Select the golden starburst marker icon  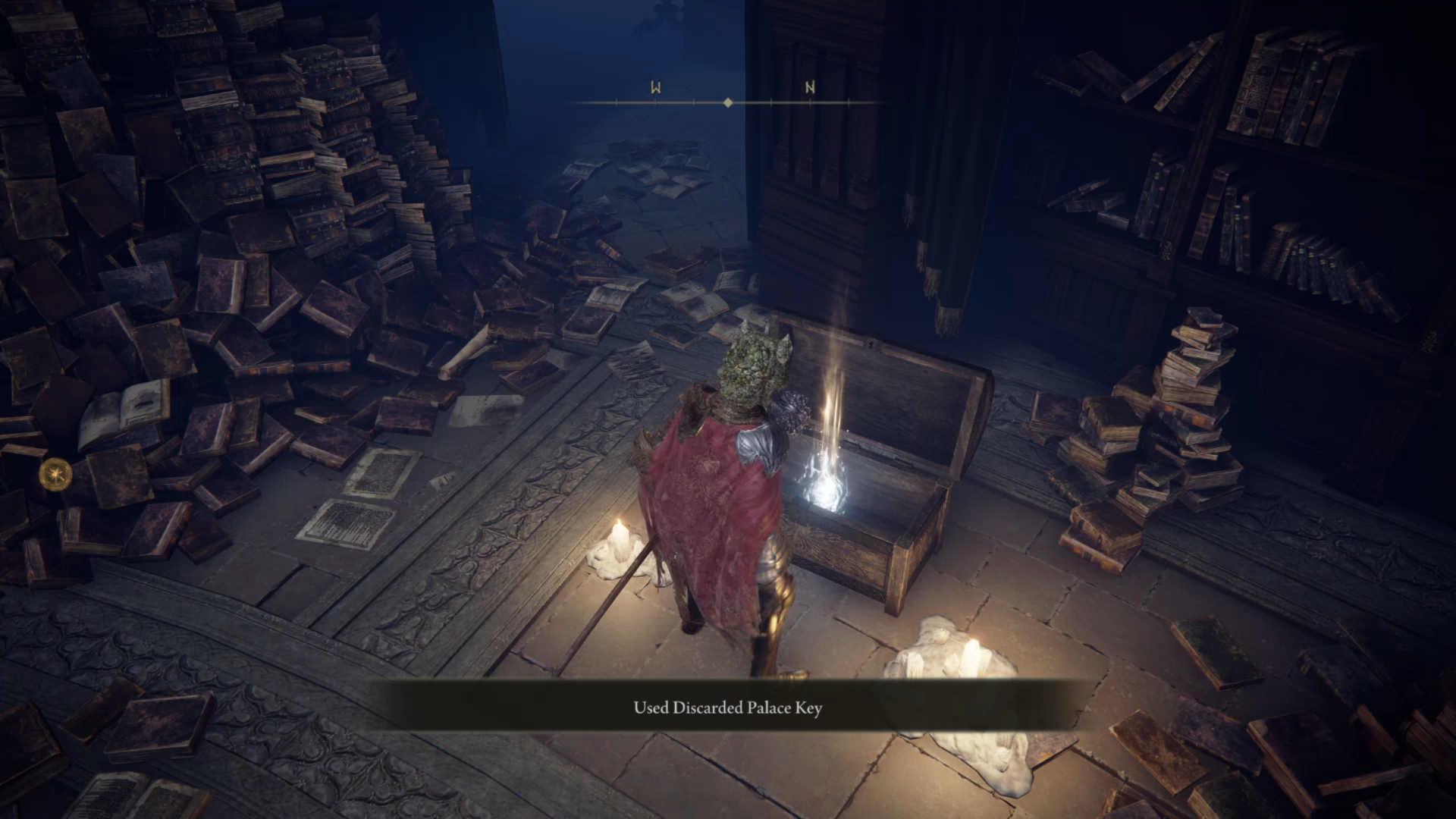tap(56, 475)
